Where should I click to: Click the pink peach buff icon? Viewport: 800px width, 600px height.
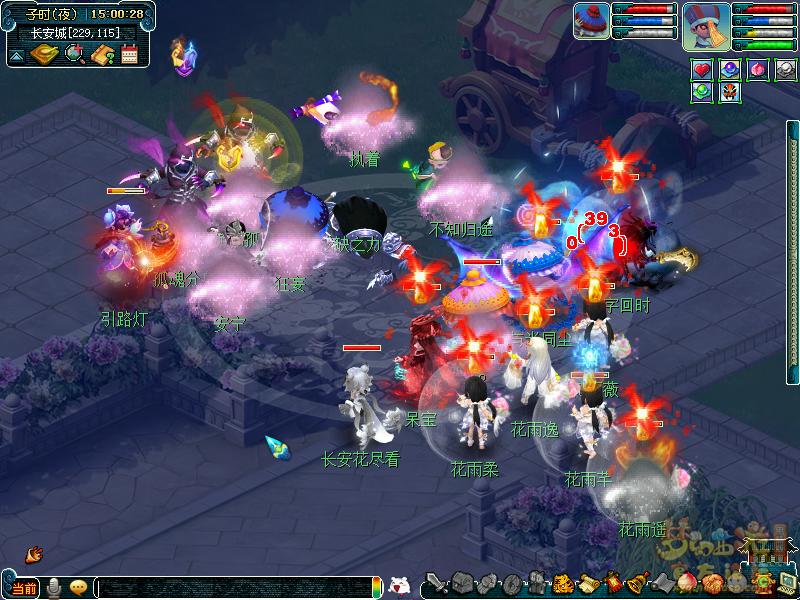pyautogui.click(x=758, y=70)
